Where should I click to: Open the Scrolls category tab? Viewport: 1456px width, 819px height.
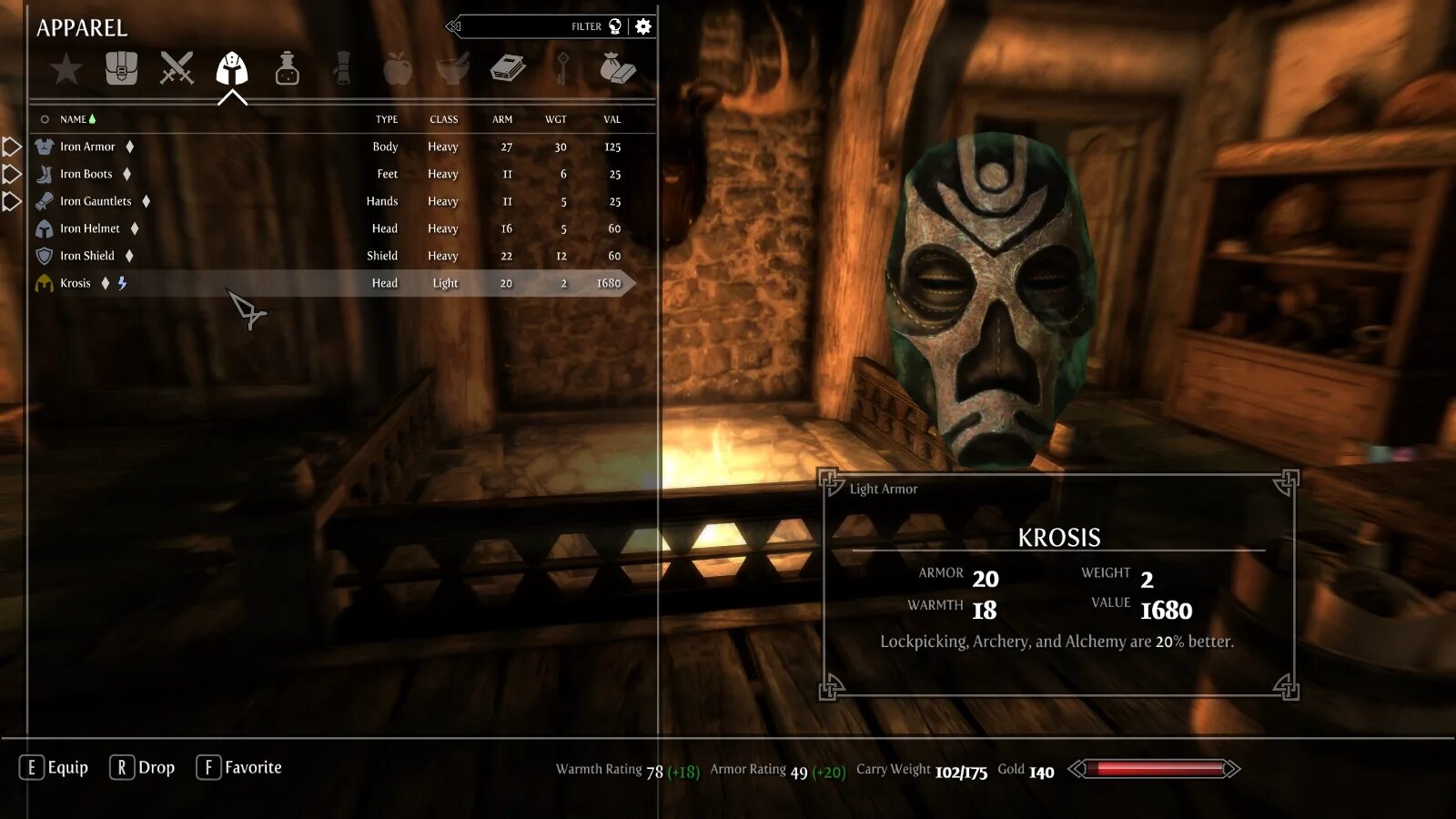(342, 68)
